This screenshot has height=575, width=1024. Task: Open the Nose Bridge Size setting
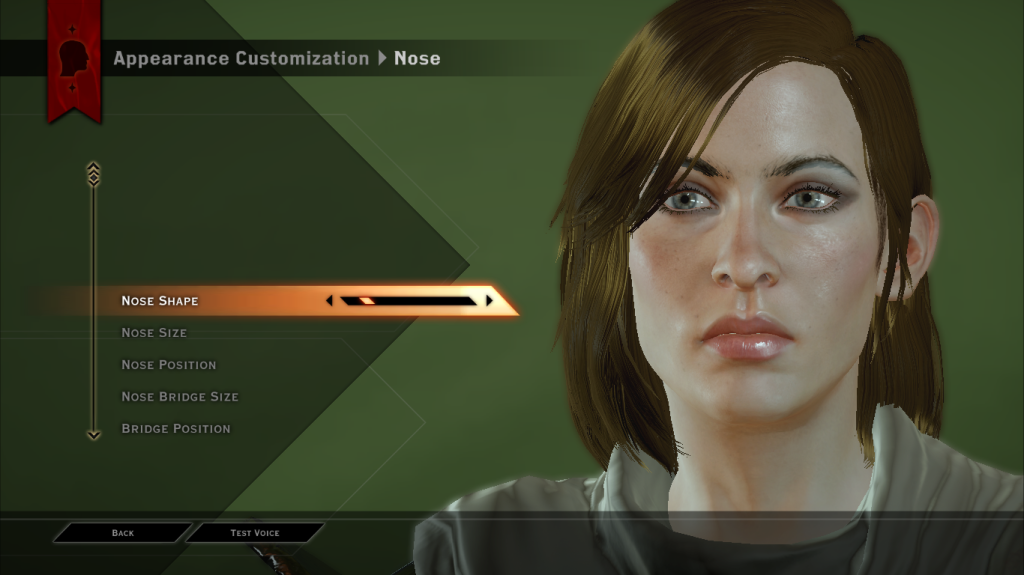pyautogui.click(x=180, y=397)
